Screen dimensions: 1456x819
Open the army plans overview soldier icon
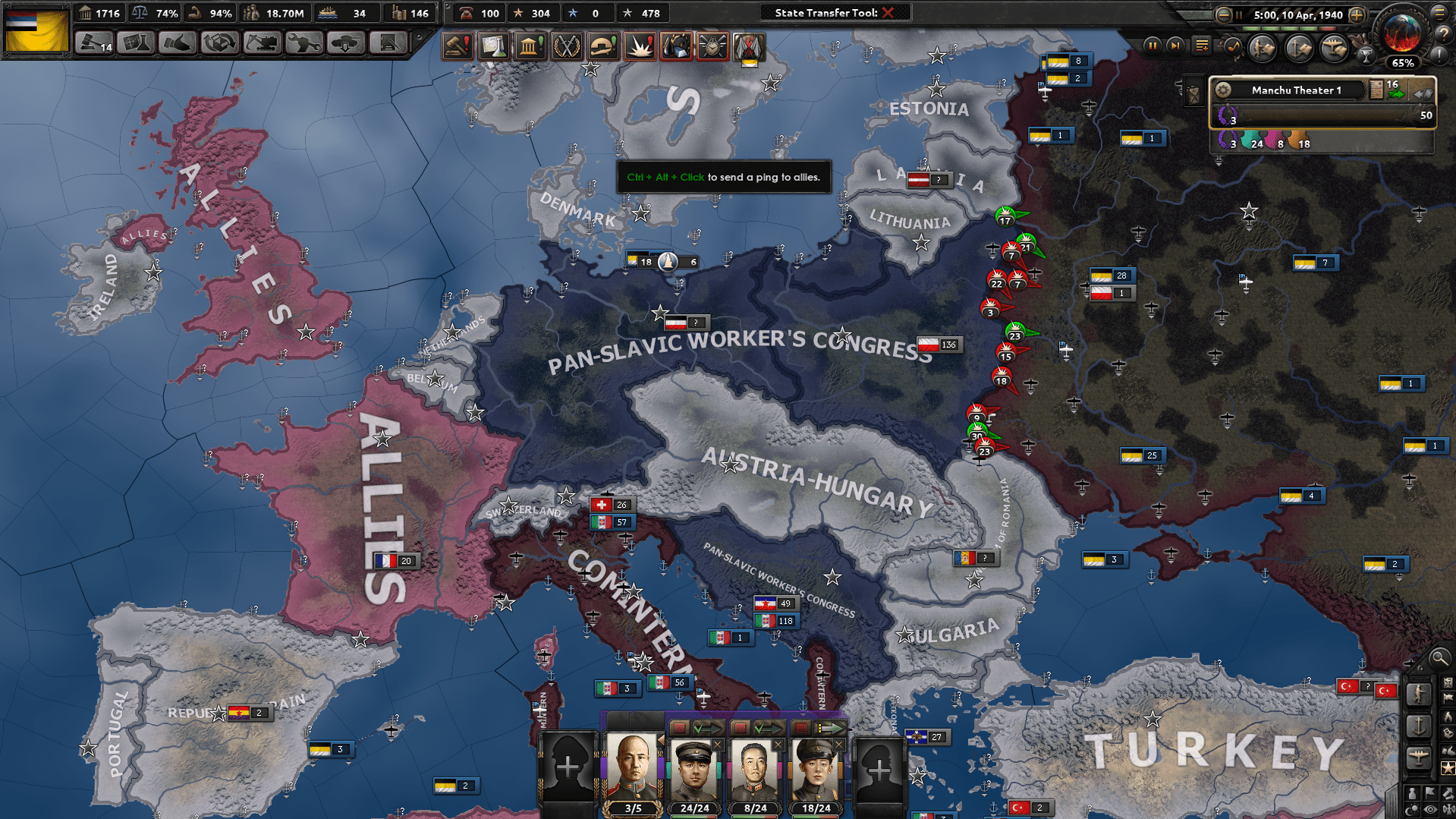coord(1262,47)
